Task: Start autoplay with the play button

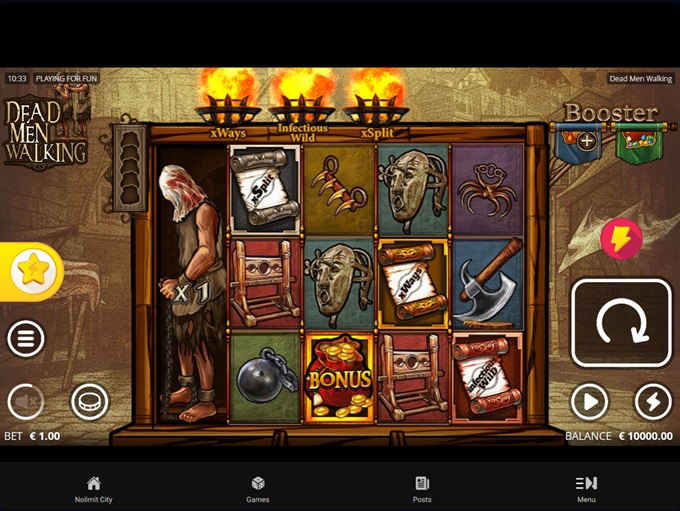Action: [x=590, y=402]
